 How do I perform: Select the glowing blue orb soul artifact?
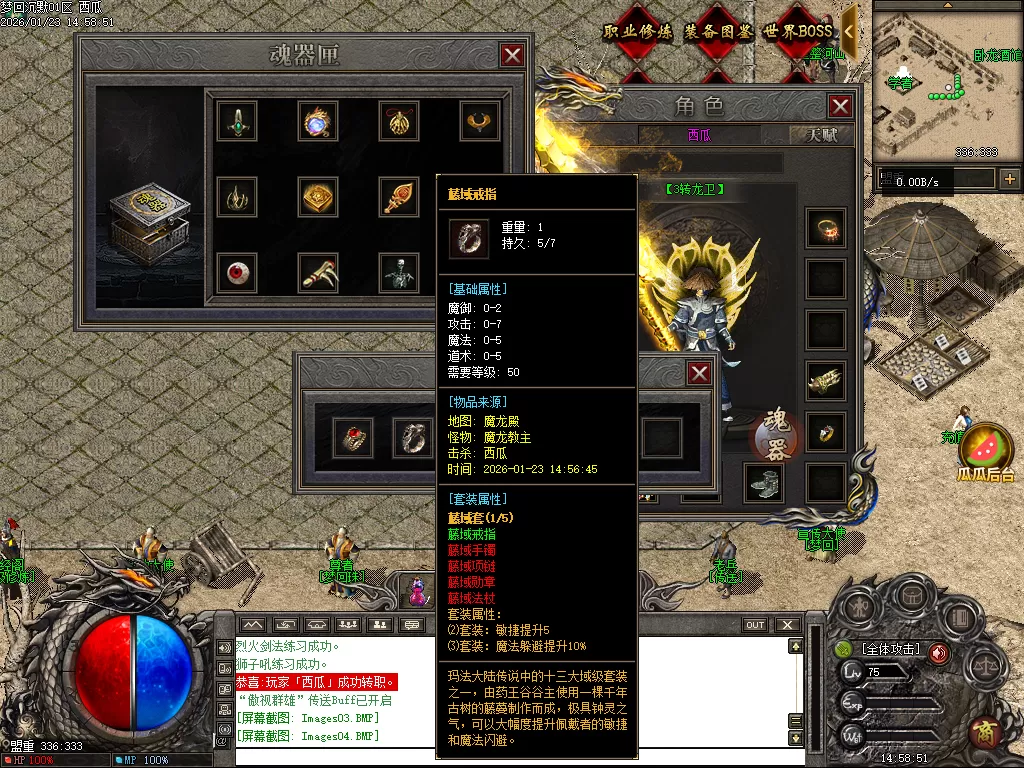(x=318, y=120)
